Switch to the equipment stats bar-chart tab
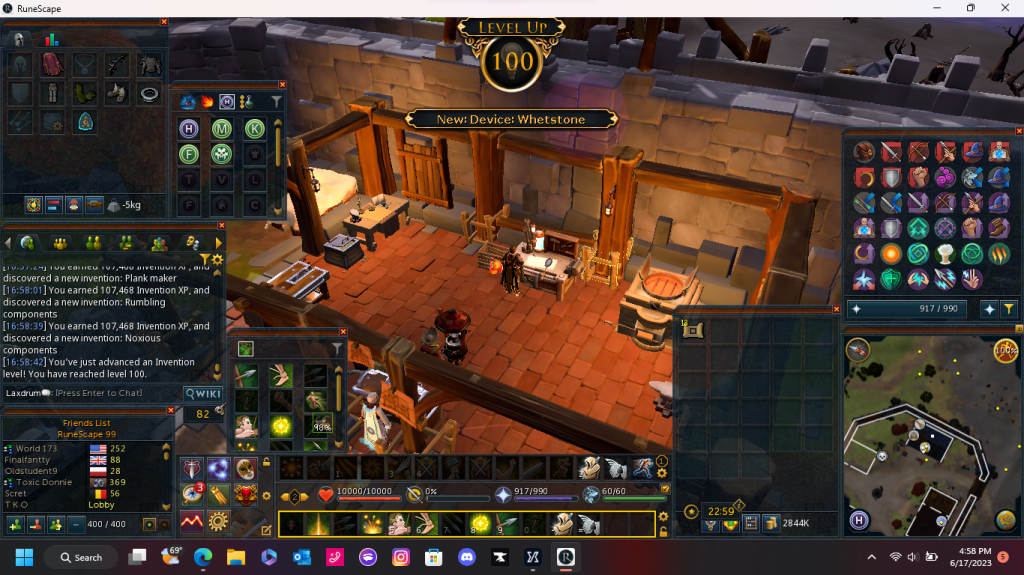Viewport: 1024px width, 575px height. (51, 40)
